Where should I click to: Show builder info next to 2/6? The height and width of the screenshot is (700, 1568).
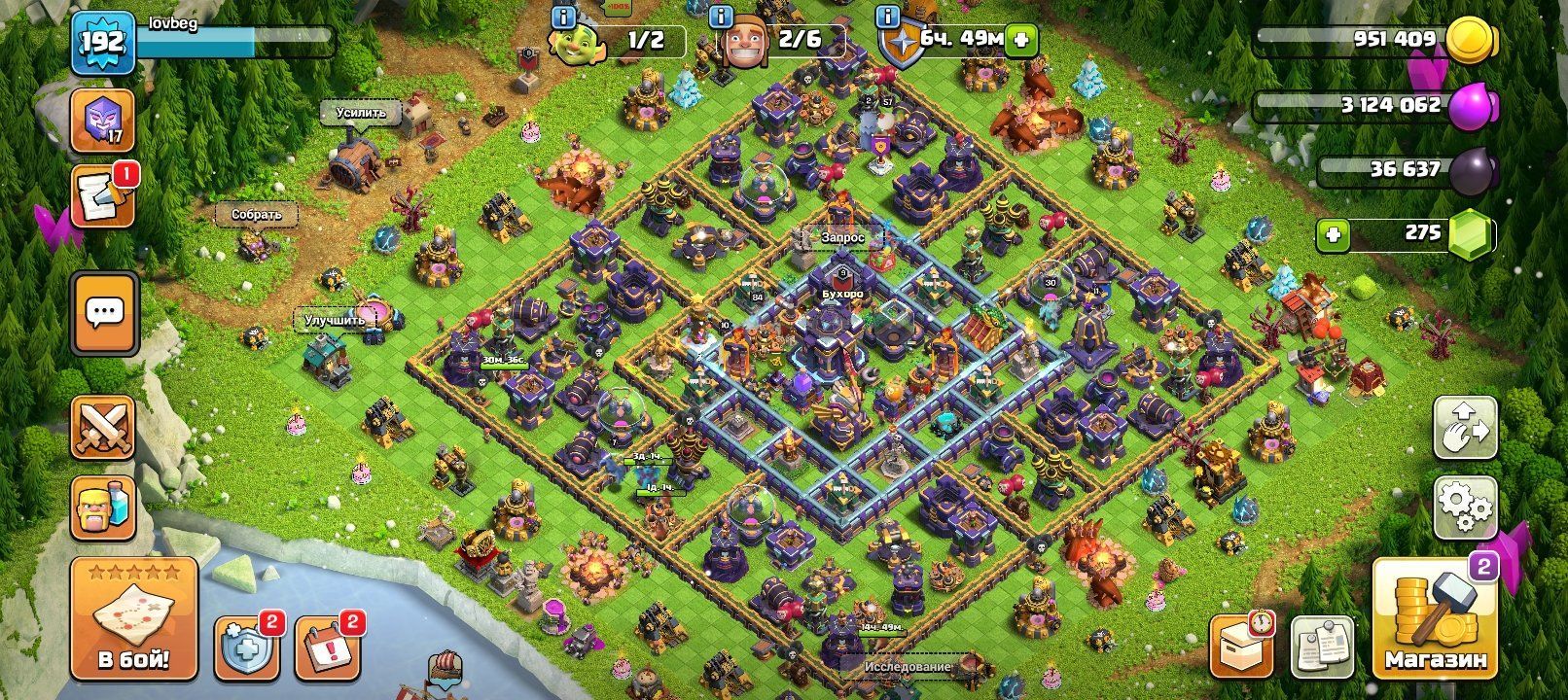(720, 17)
